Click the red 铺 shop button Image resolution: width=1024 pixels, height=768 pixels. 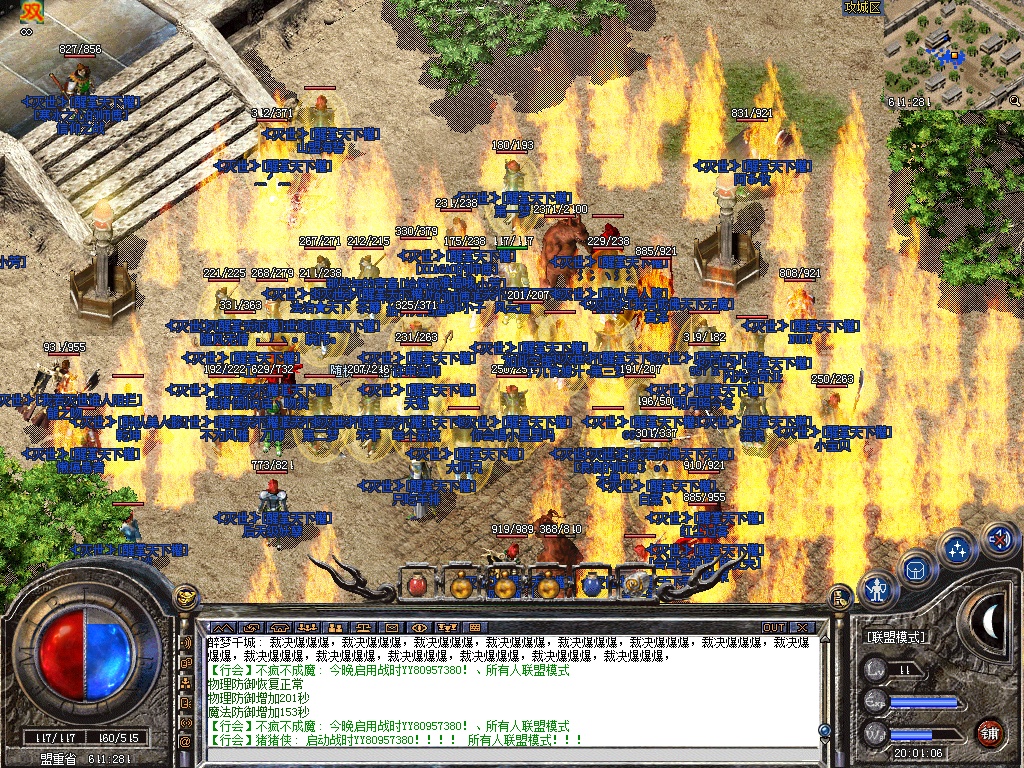coord(990,731)
